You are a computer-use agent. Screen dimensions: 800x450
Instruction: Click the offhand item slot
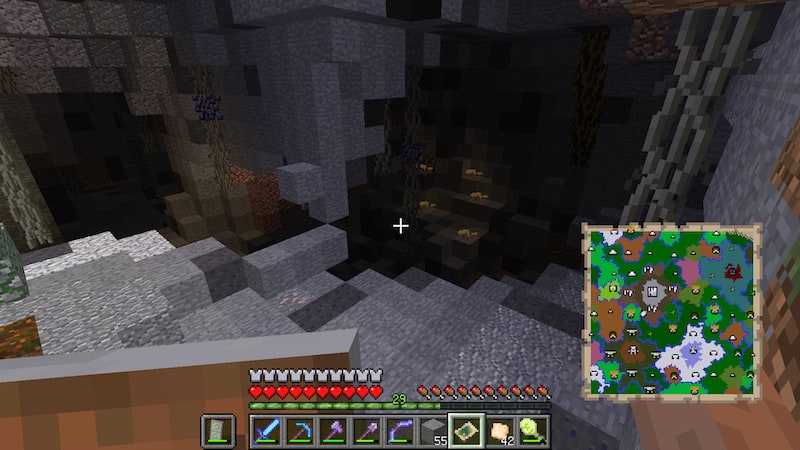pos(218,431)
